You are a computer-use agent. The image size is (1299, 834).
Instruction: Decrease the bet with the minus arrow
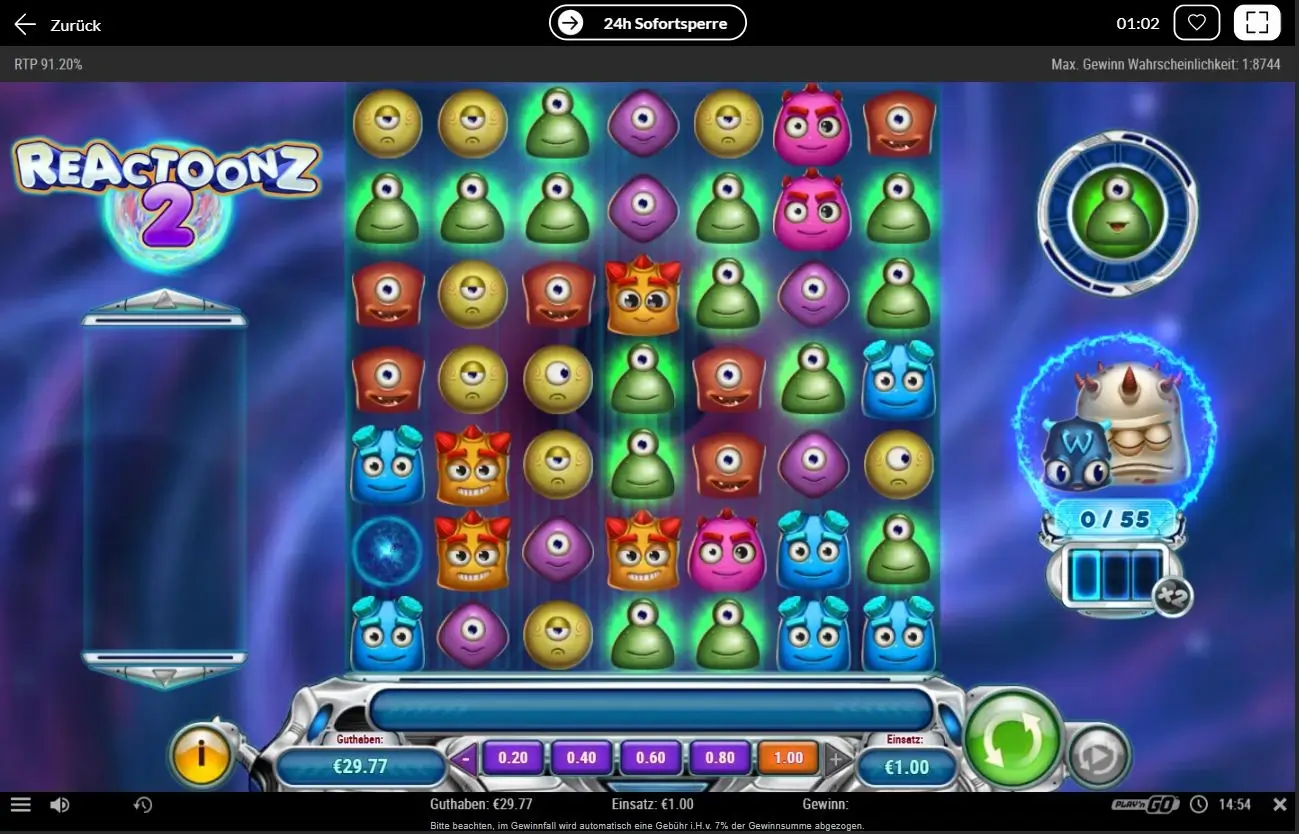pyautogui.click(x=463, y=758)
